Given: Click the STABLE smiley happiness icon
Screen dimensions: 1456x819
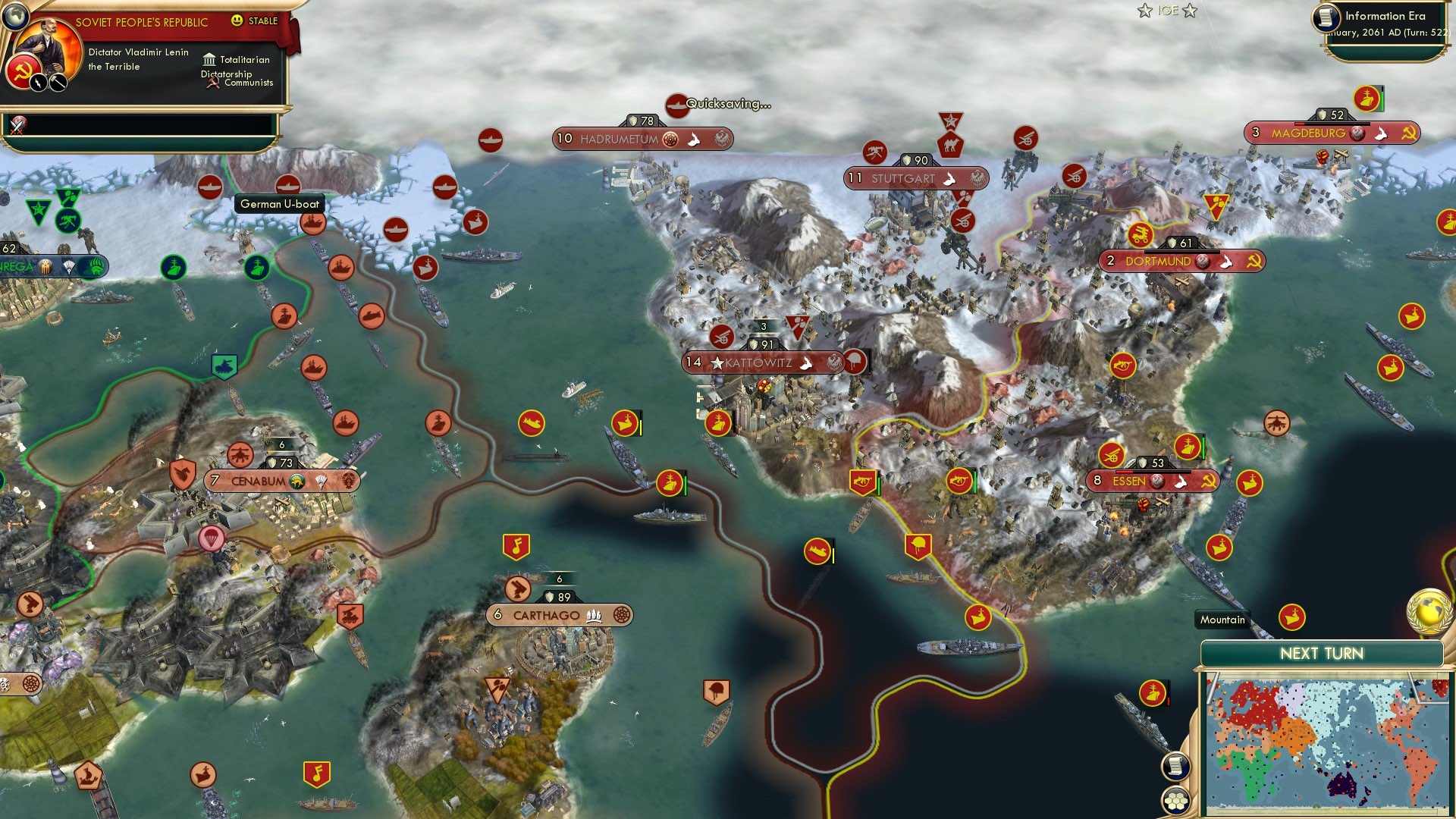Looking at the screenshot, I should click(237, 21).
